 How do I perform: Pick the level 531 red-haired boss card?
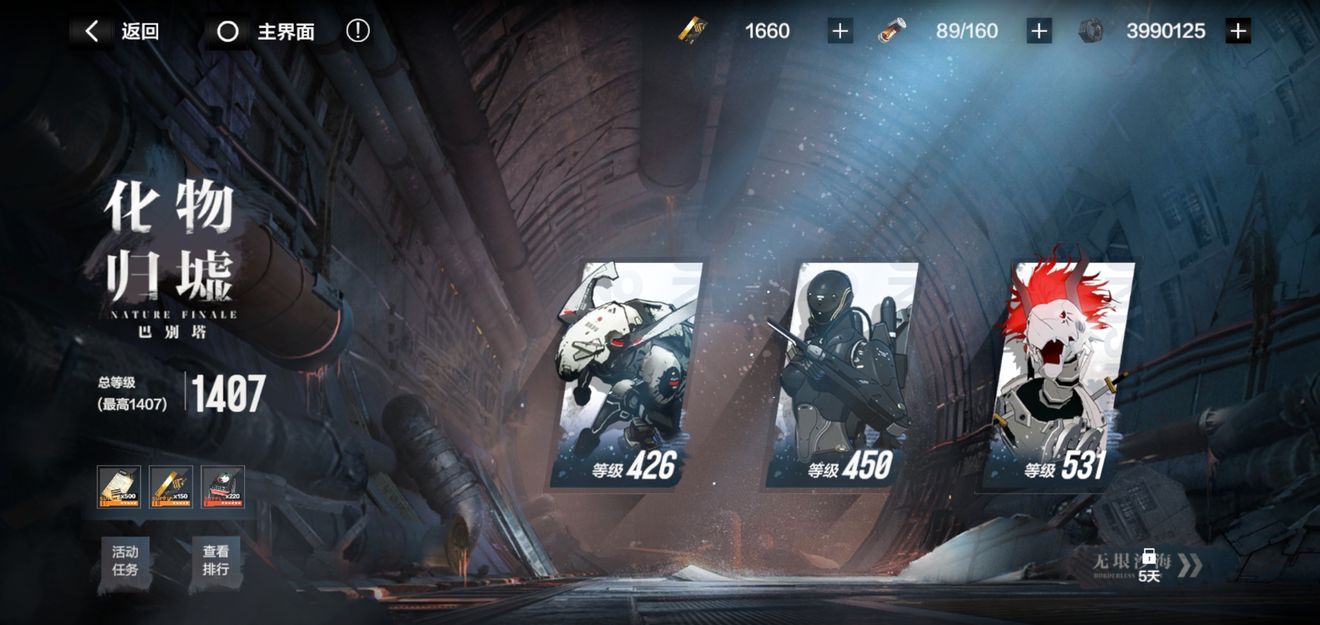coord(1062,375)
